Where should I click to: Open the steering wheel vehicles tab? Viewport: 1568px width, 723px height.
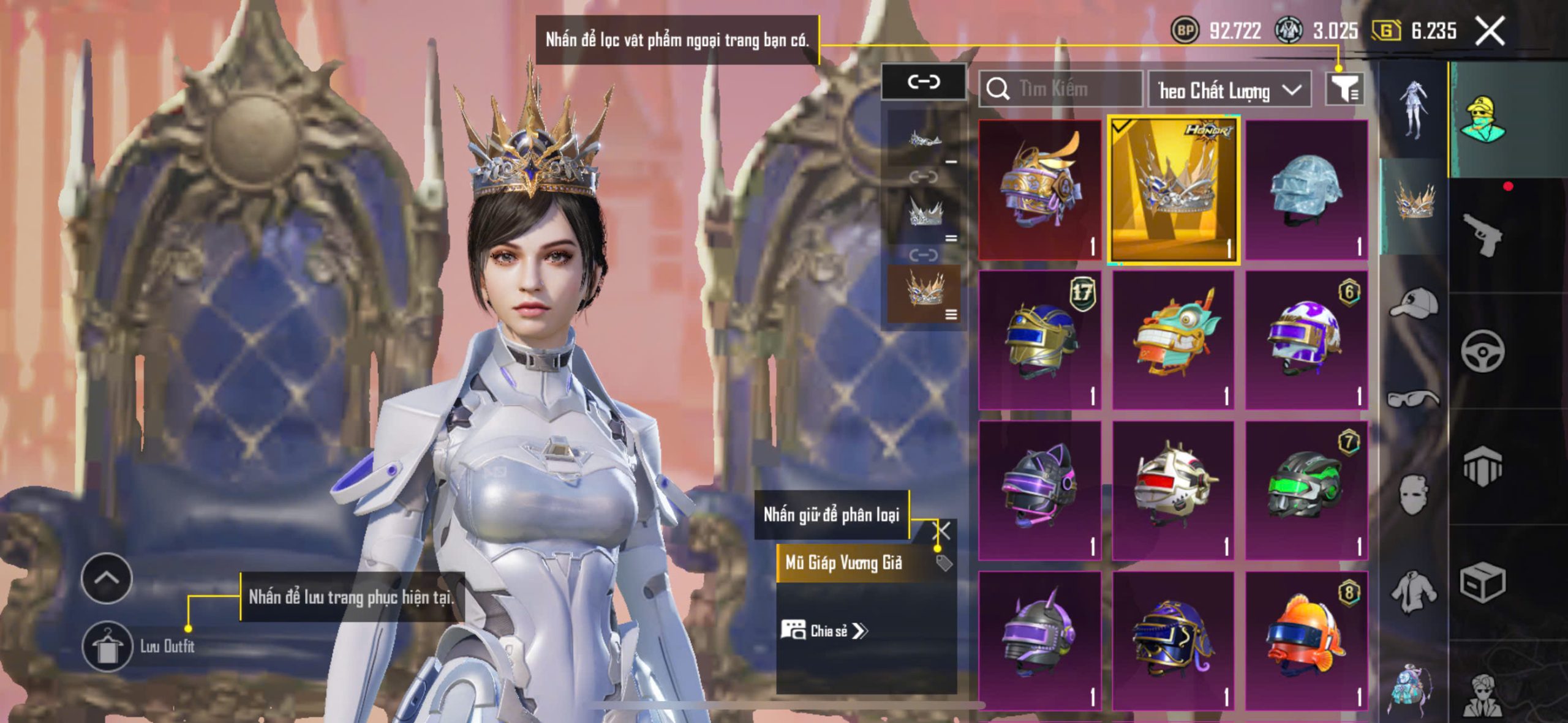[1482, 351]
